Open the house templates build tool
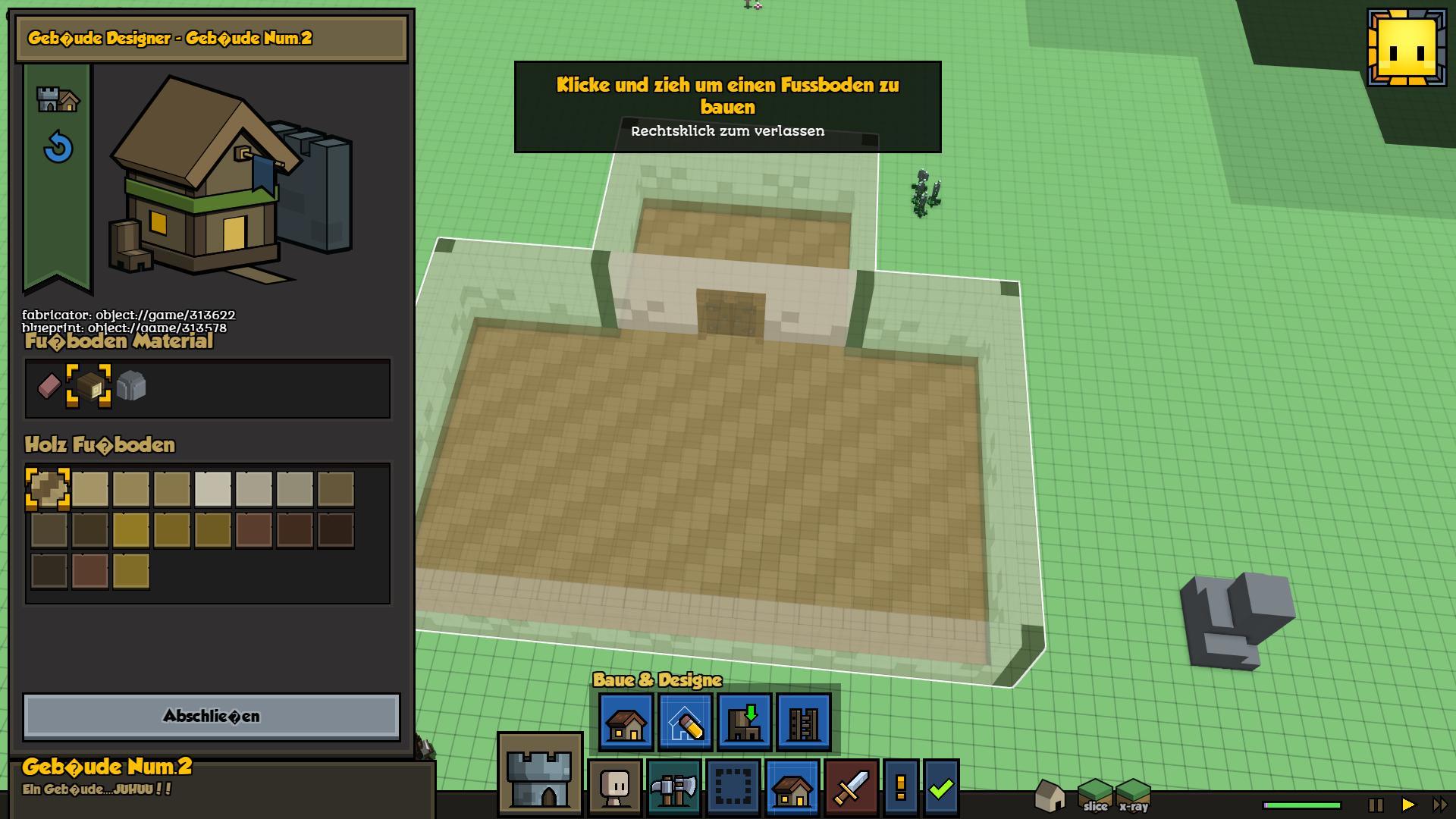1456x819 pixels. click(x=626, y=722)
